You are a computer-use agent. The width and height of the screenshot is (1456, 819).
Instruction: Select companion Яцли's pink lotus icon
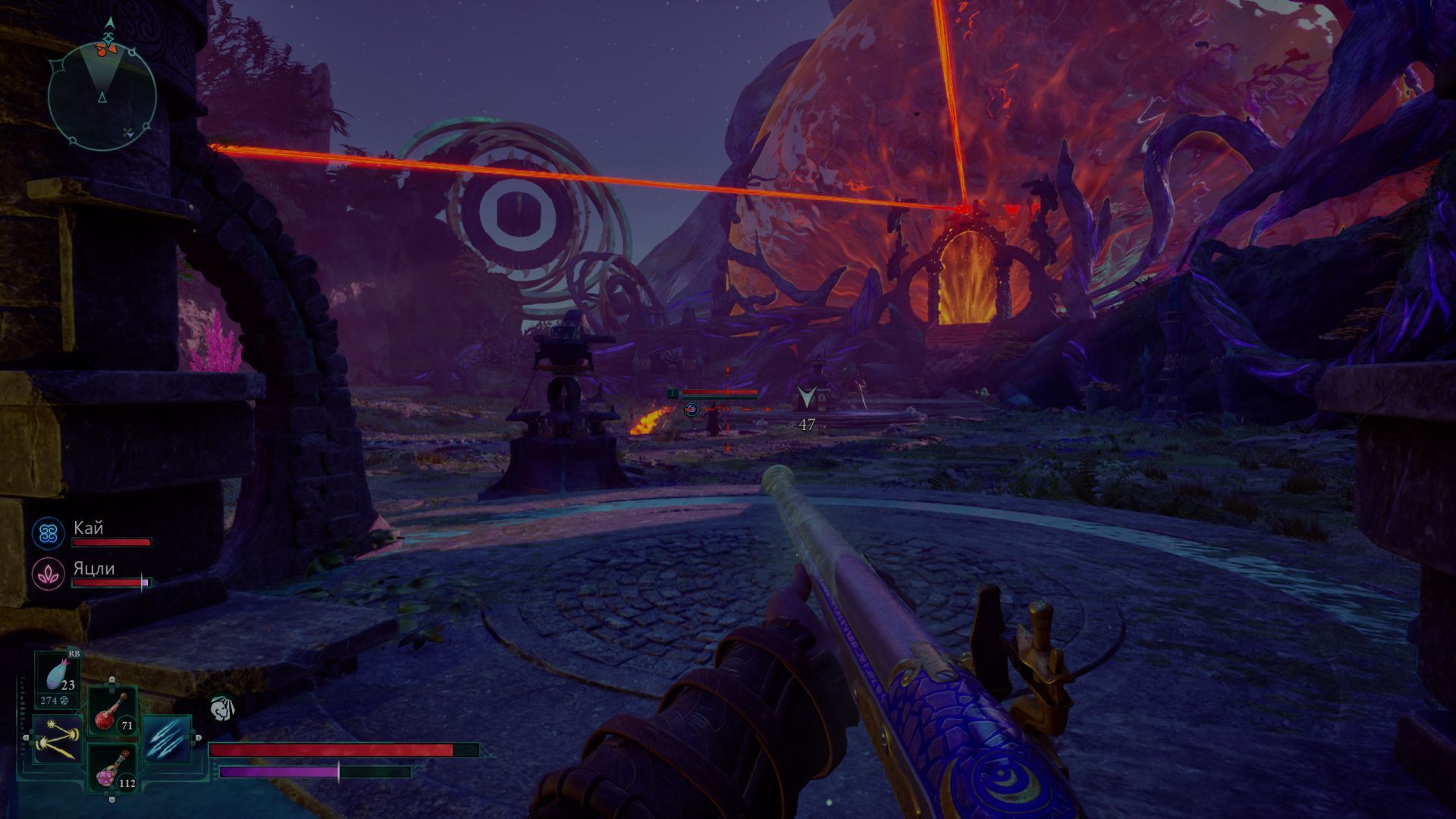49,574
